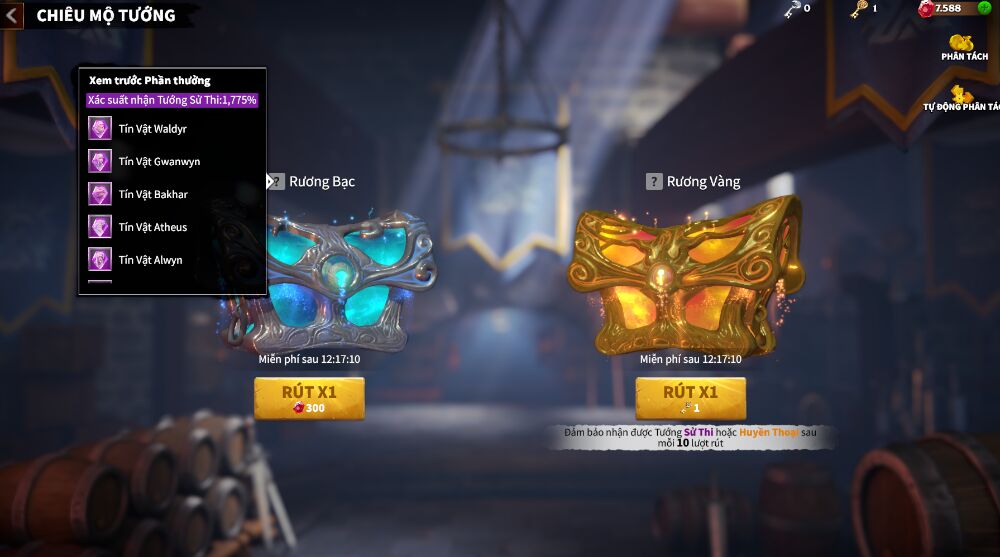The image size is (1000, 557).
Task: Go back using the top-left arrow
Action: coord(12,16)
